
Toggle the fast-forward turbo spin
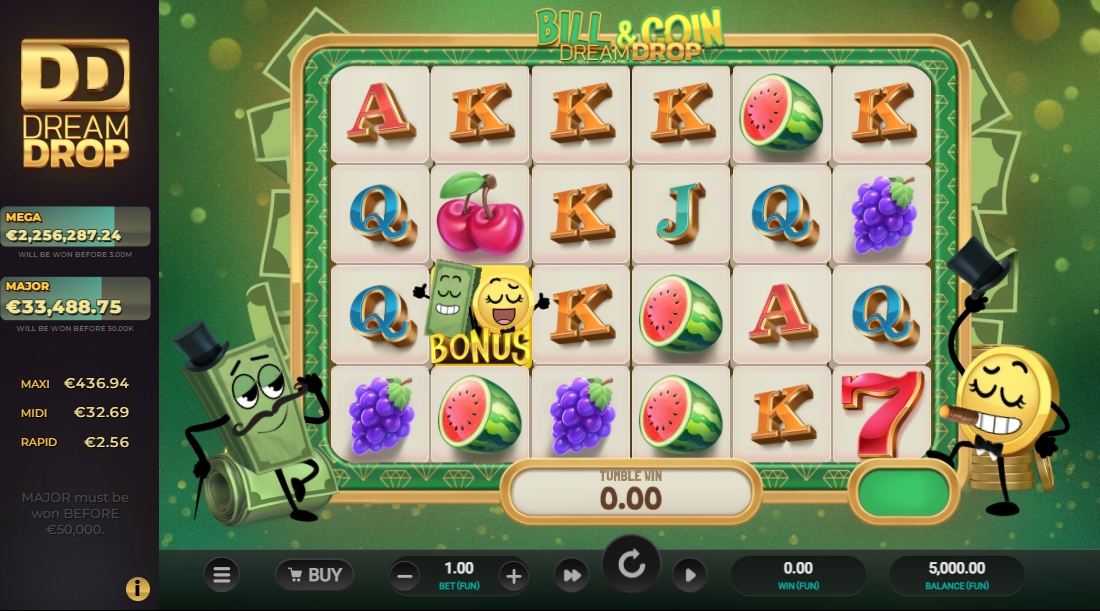point(571,575)
